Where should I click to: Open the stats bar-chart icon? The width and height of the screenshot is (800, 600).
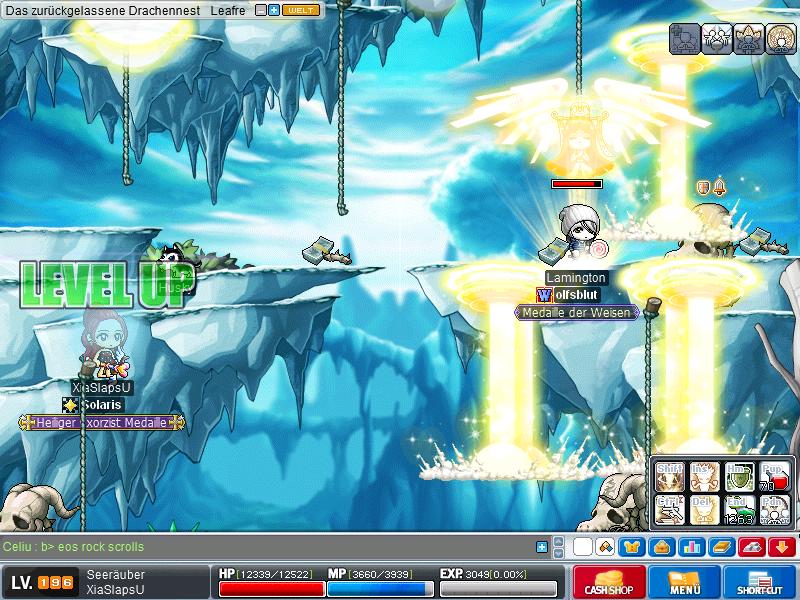click(x=692, y=547)
